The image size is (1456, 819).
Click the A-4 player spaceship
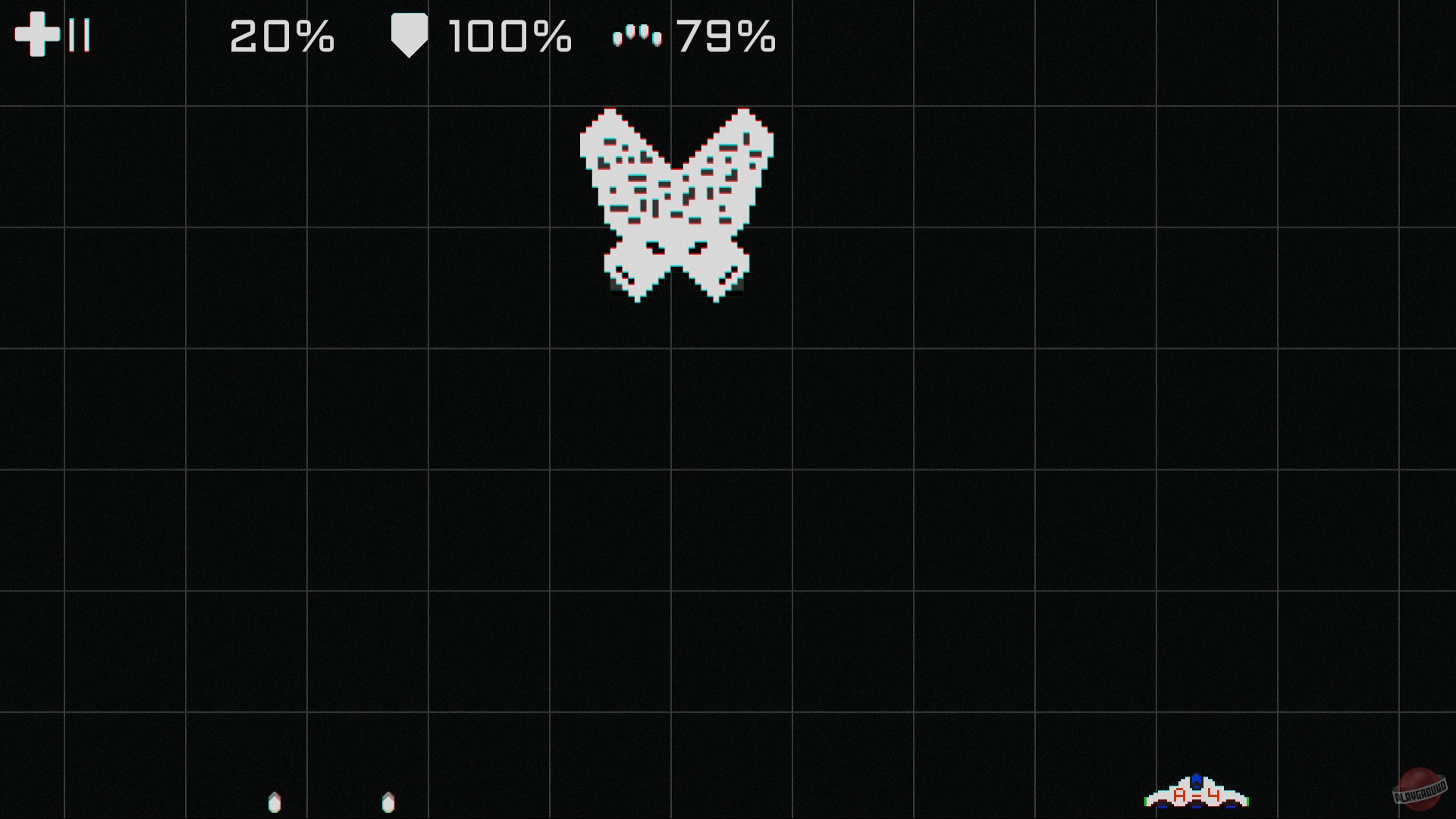[x=1198, y=795]
